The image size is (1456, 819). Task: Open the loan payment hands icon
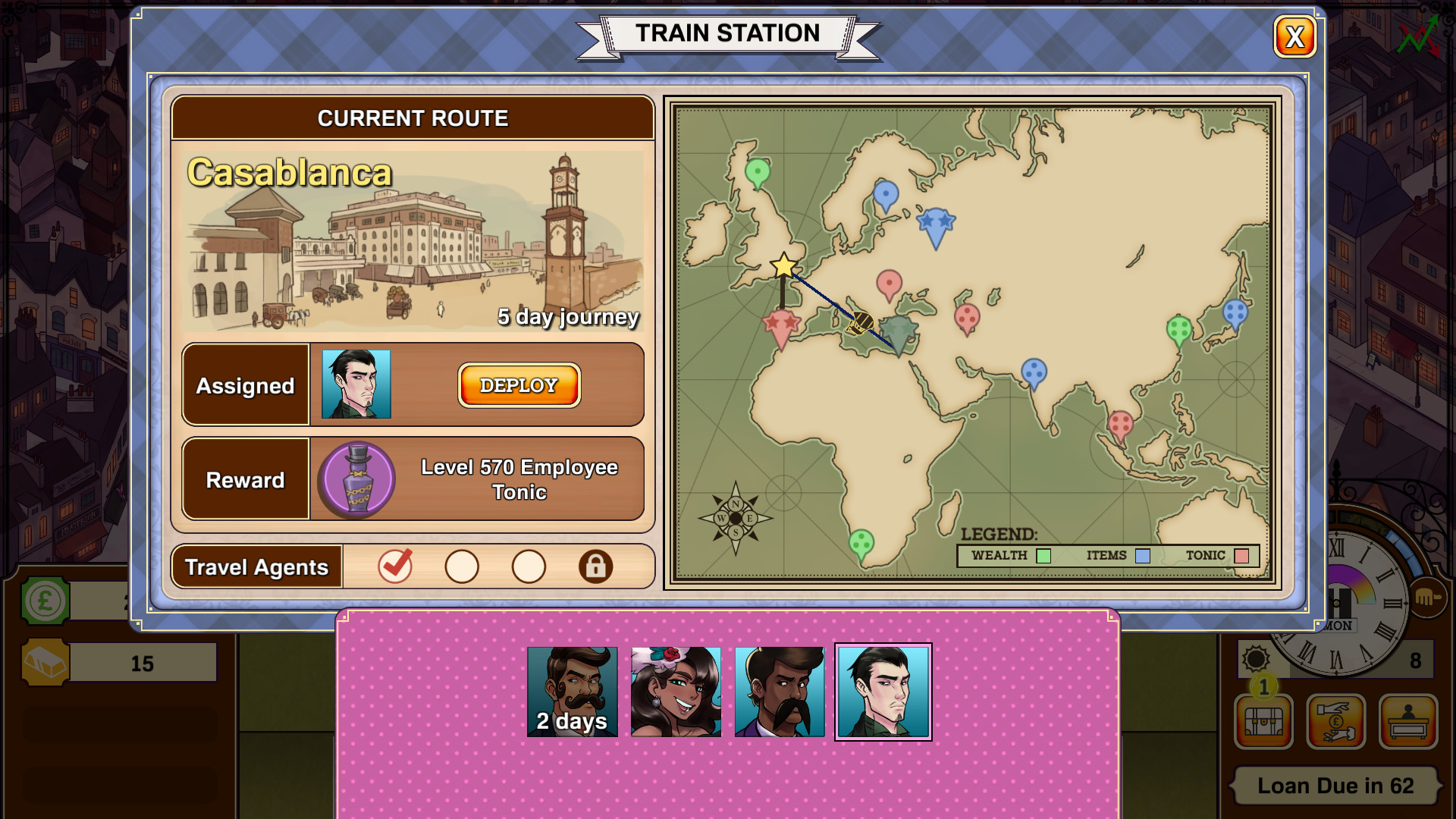1335,722
